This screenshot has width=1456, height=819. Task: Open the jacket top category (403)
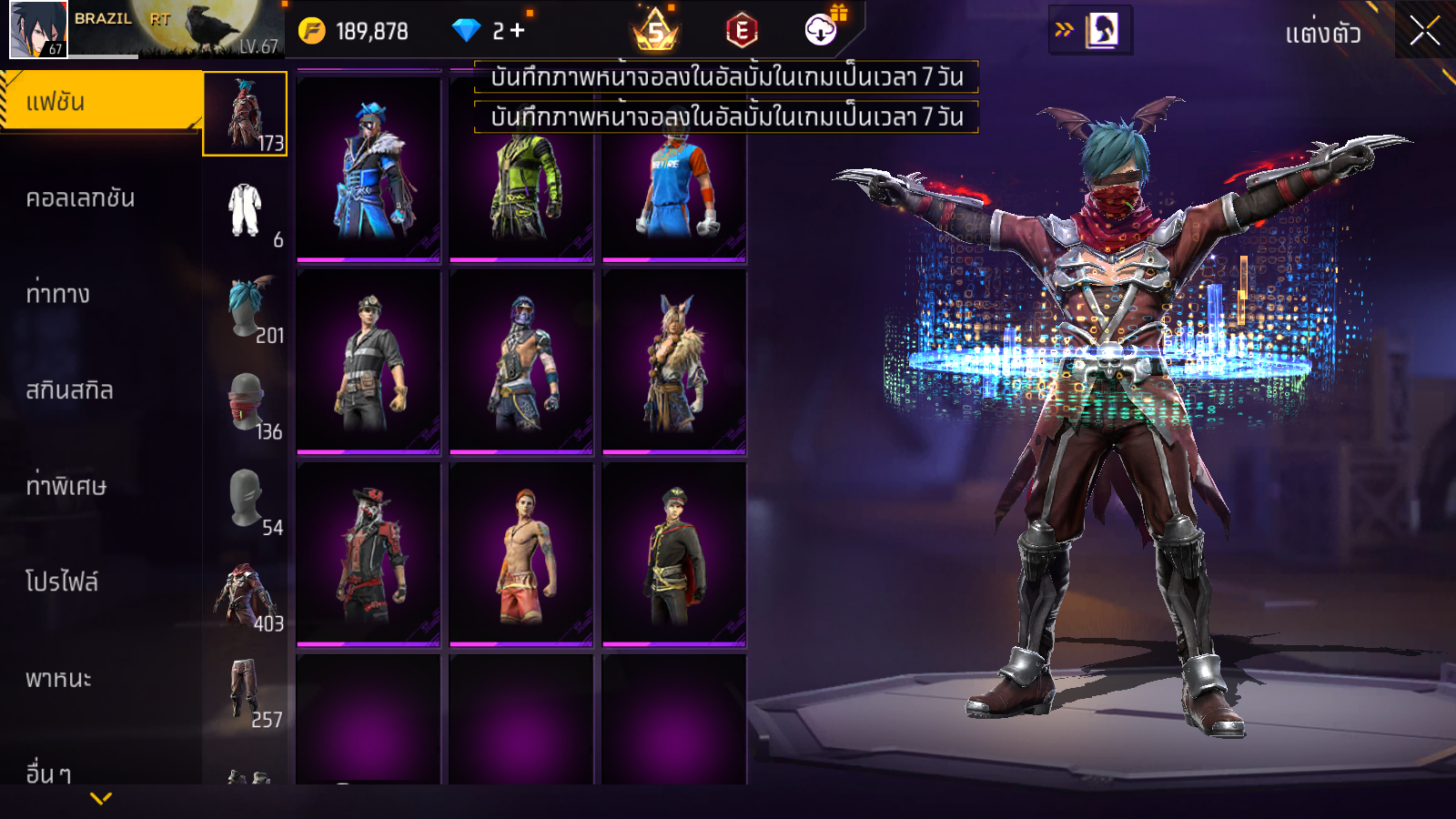(245, 595)
